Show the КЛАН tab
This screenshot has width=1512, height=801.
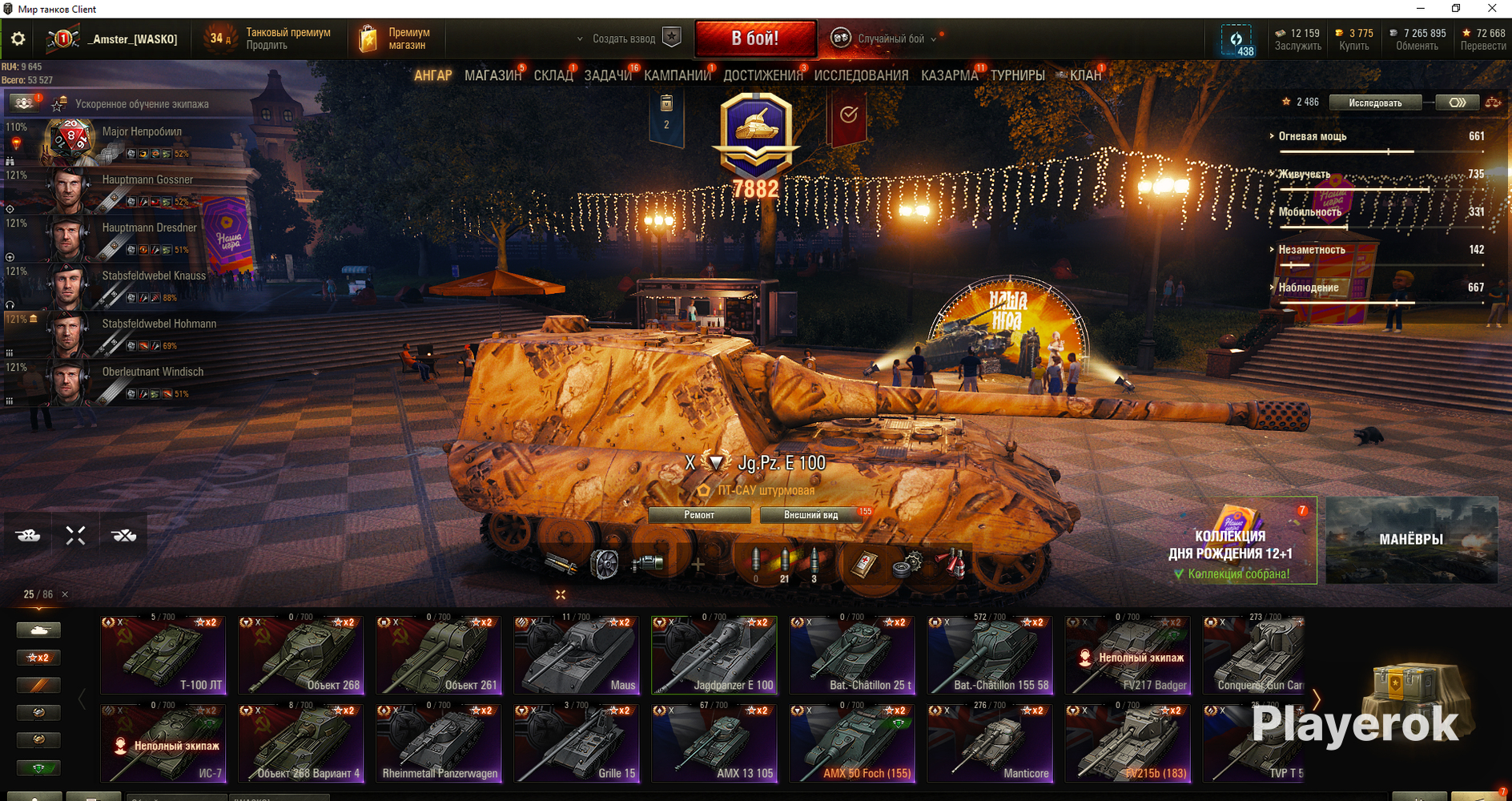pos(1085,75)
